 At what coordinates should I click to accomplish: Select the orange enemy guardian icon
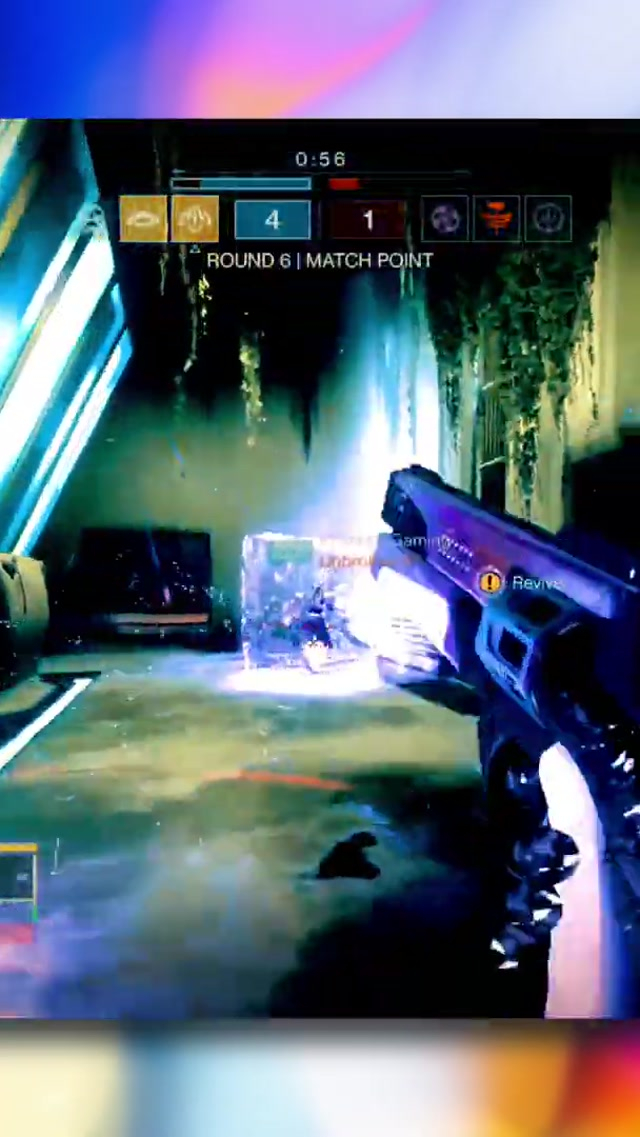497,219
